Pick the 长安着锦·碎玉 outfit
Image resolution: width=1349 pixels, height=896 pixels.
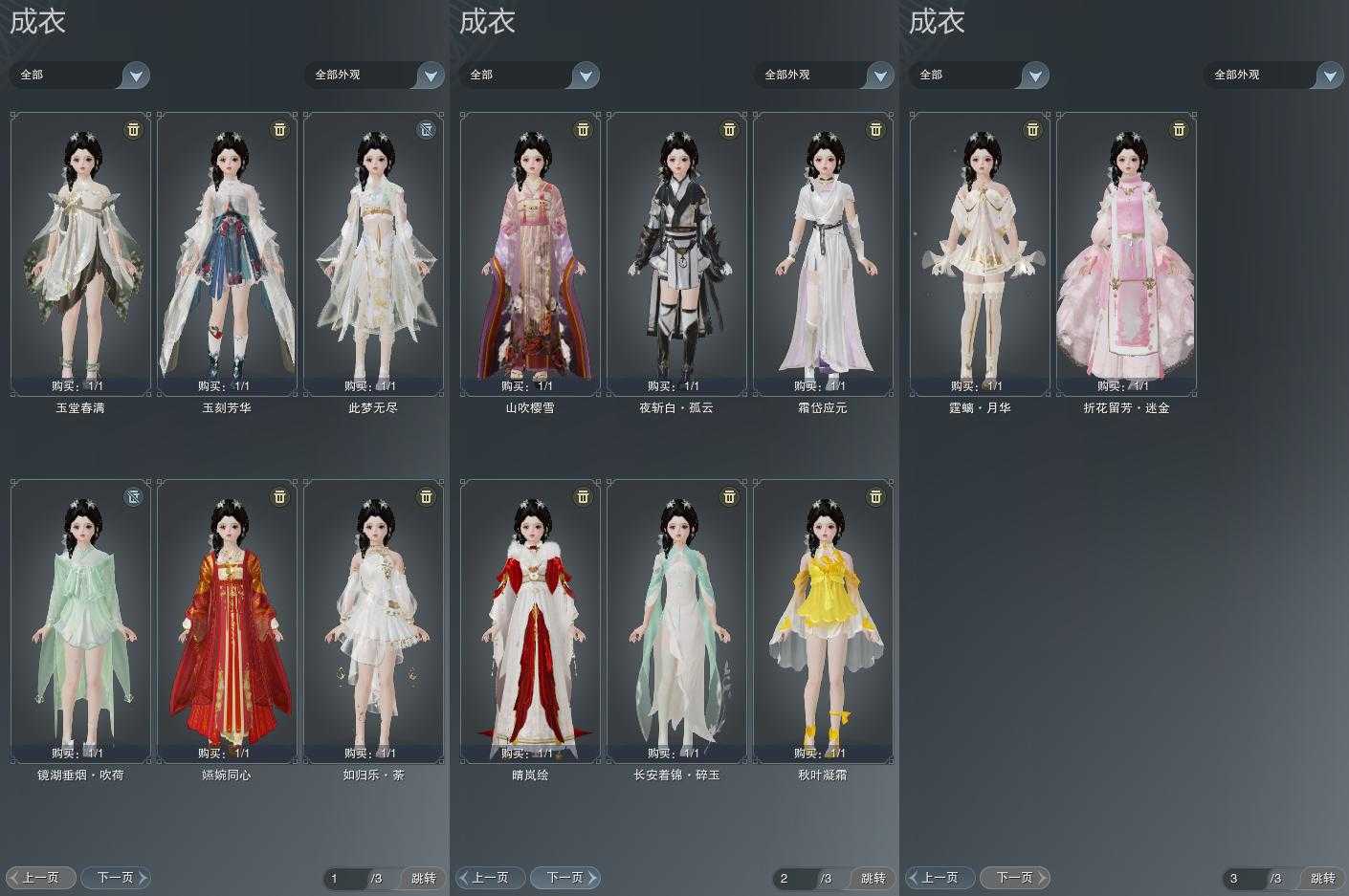[x=676, y=621]
